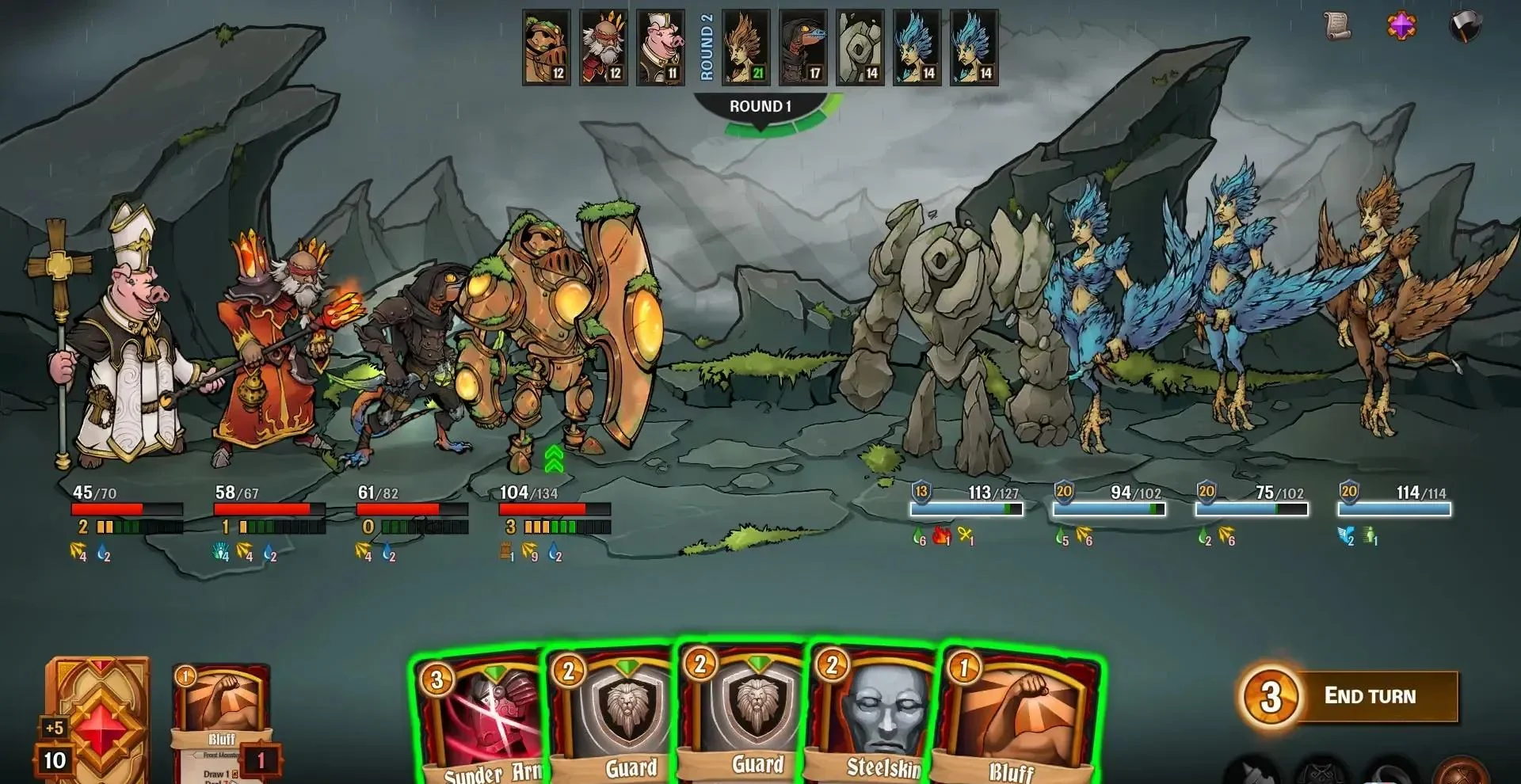This screenshot has width=1521, height=784.
Task: Click the axe icon in the corner
Action: tap(1465, 26)
